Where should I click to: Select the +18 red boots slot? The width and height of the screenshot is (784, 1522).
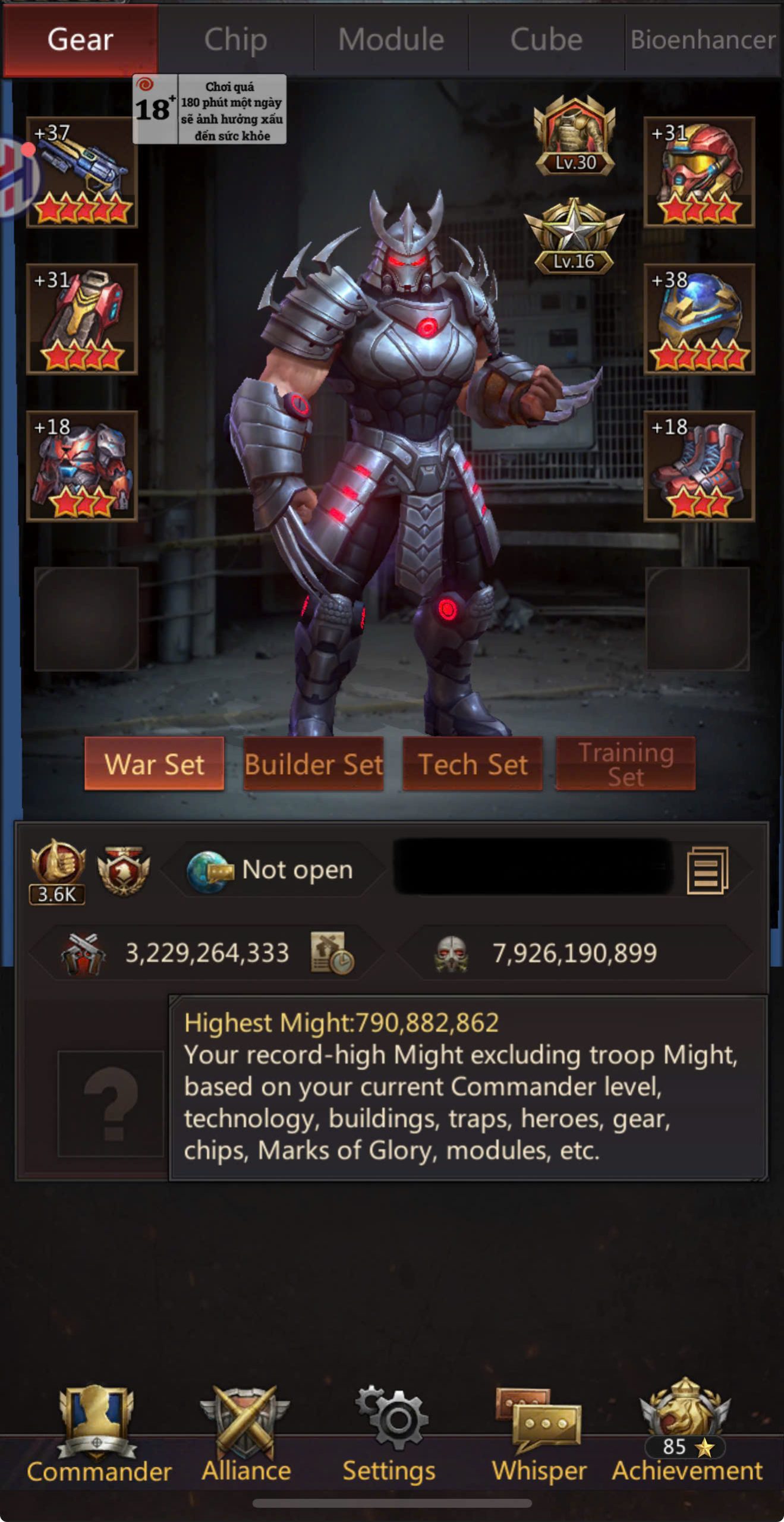click(699, 466)
